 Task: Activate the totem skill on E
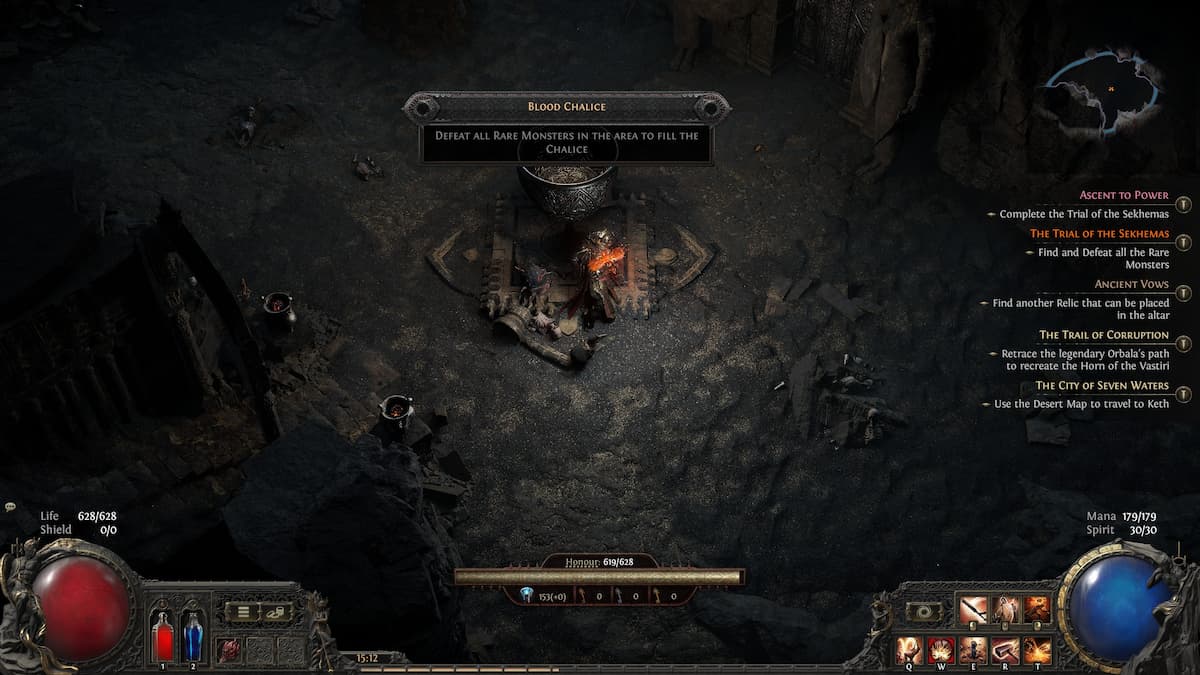[973, 650]
